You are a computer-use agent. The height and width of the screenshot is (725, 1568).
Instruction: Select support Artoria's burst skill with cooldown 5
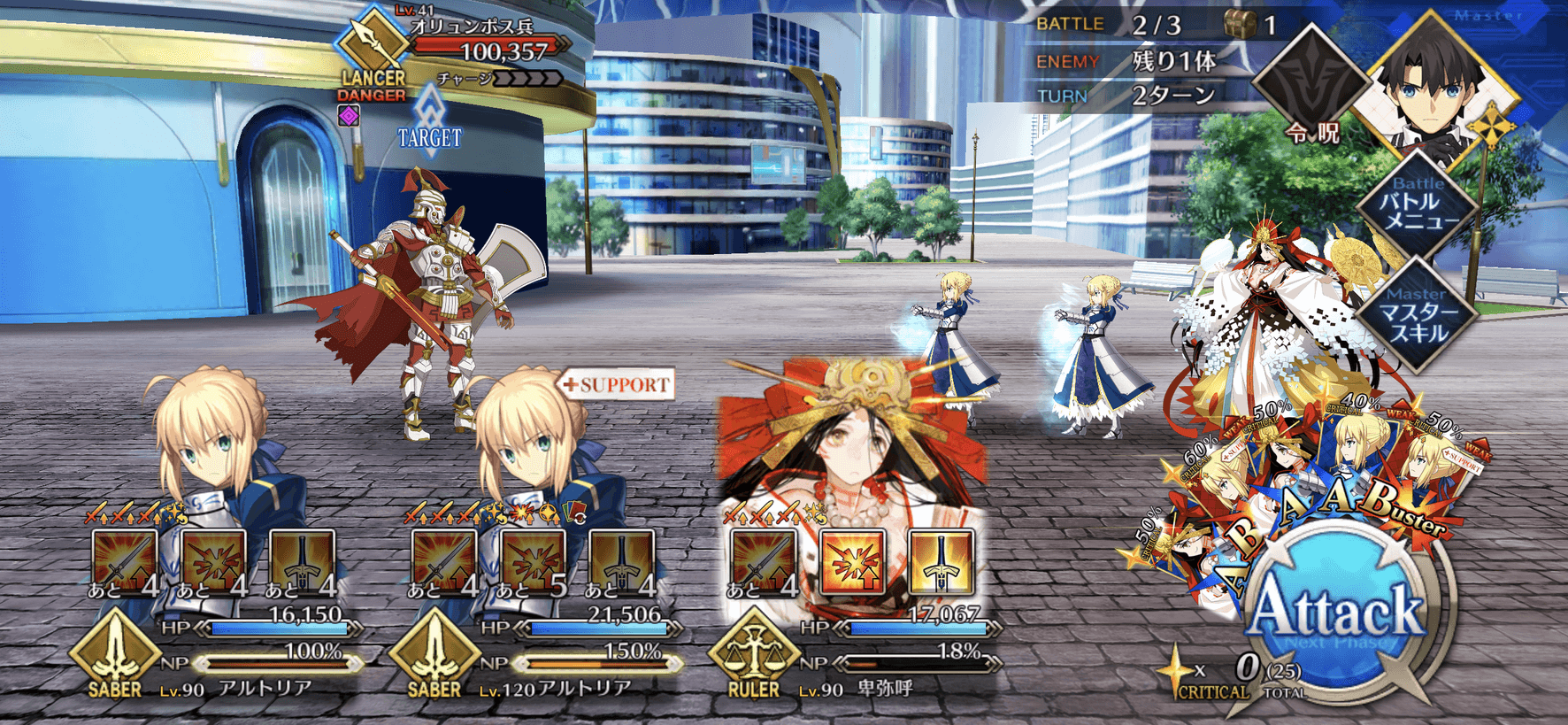point(533,561)
